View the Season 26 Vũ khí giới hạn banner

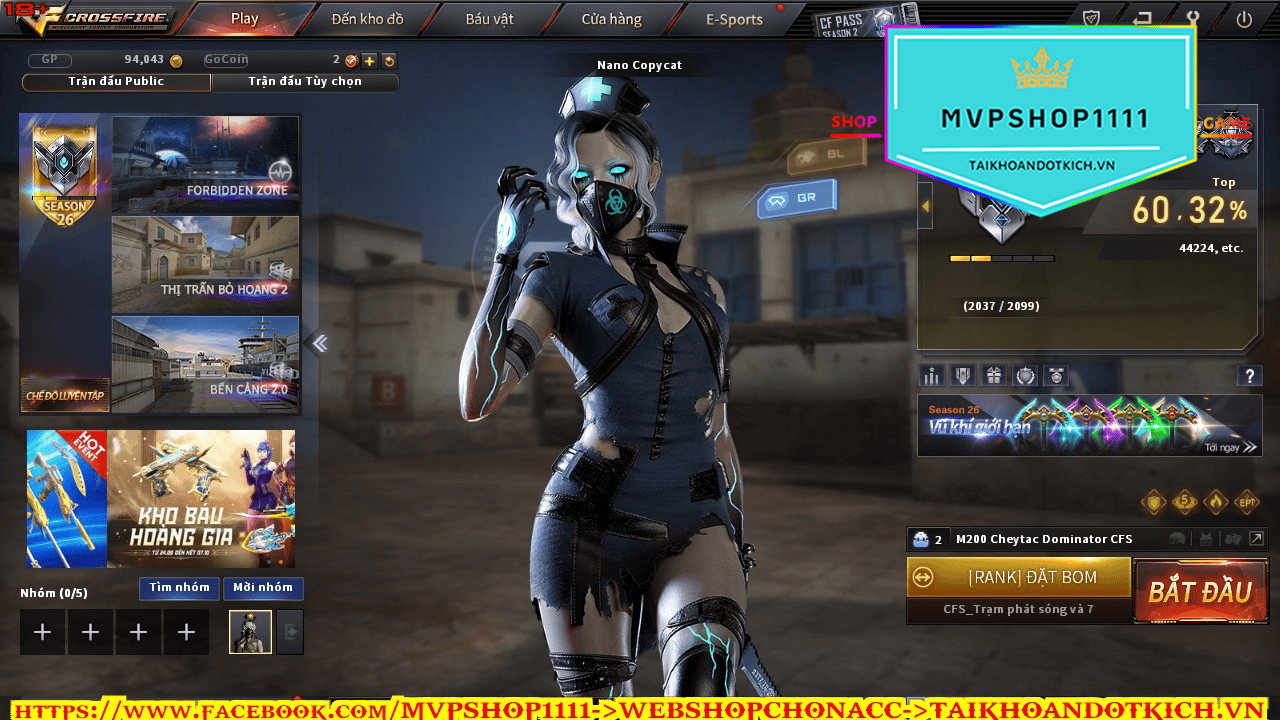[1089, 425]
